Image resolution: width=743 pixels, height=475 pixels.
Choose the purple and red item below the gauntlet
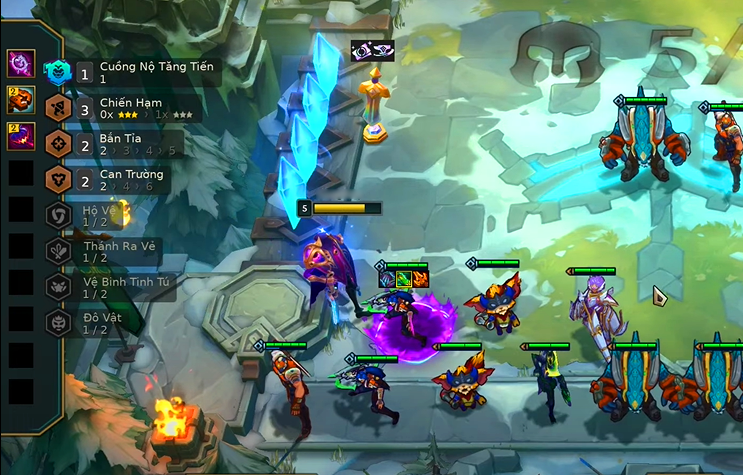(x=21, y=135)
